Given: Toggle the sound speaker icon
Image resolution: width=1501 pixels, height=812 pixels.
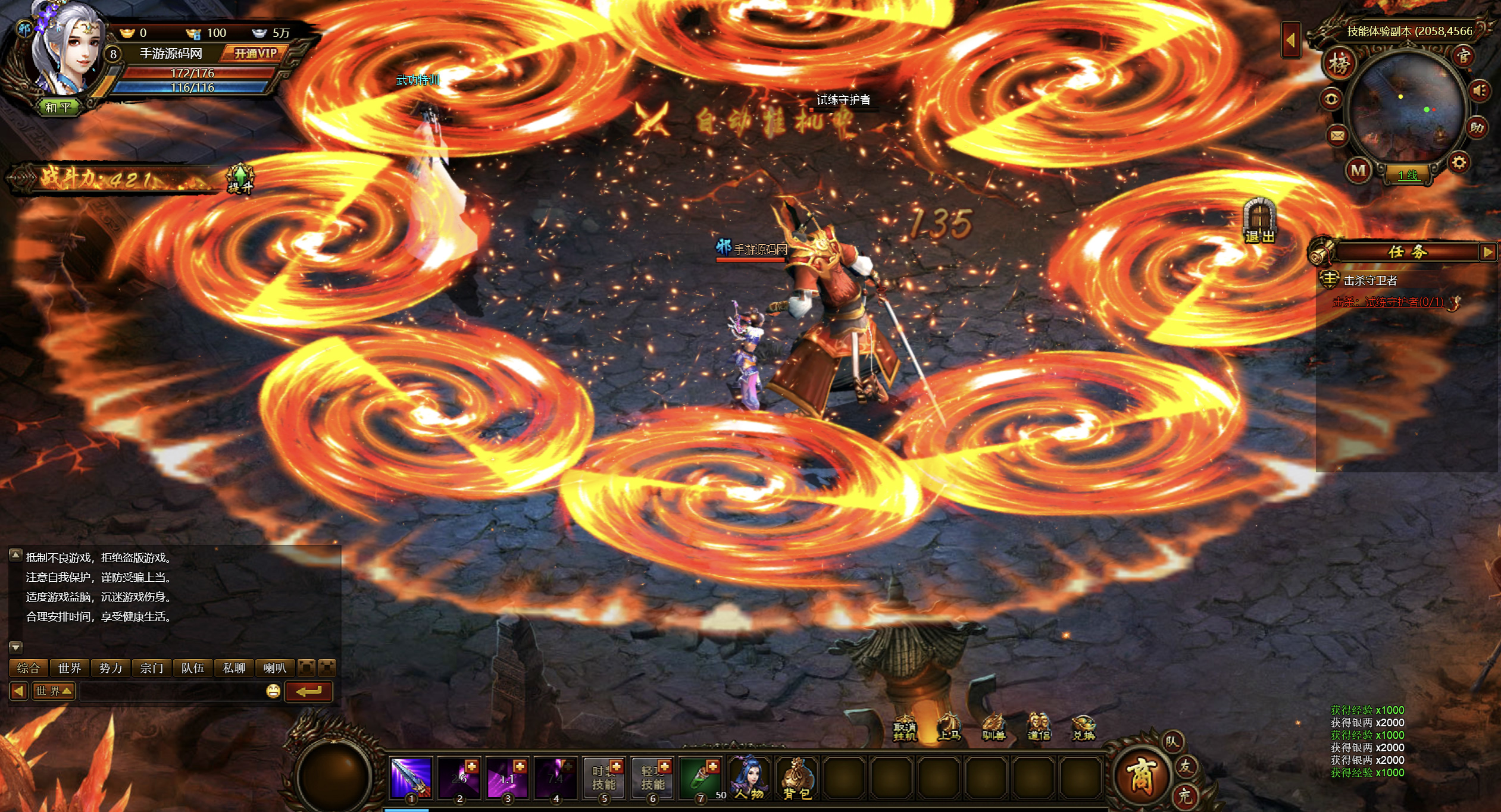Looking at the screenshot, I should (x=1480, y=90).
